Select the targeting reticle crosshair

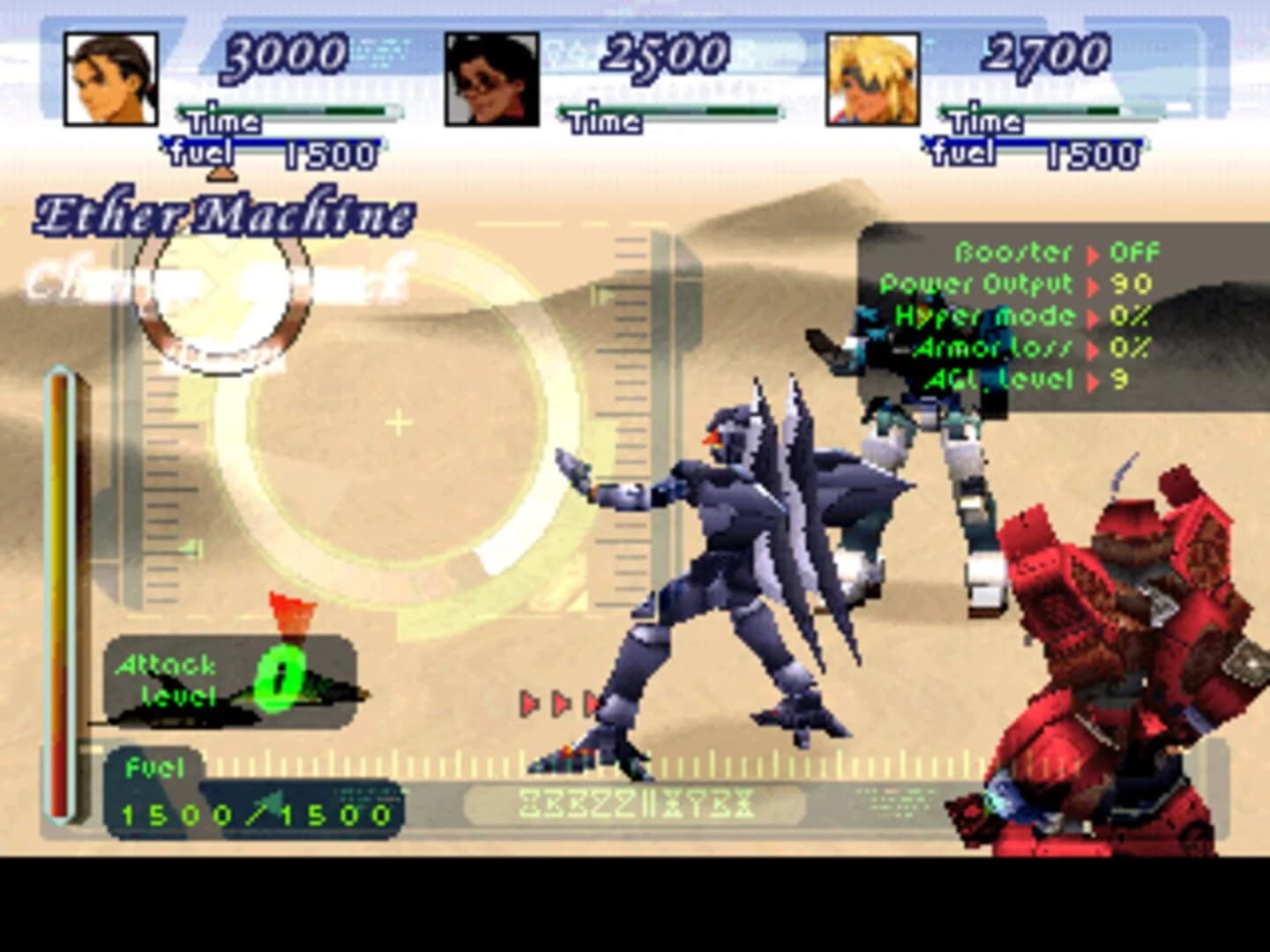coord(399,421)
